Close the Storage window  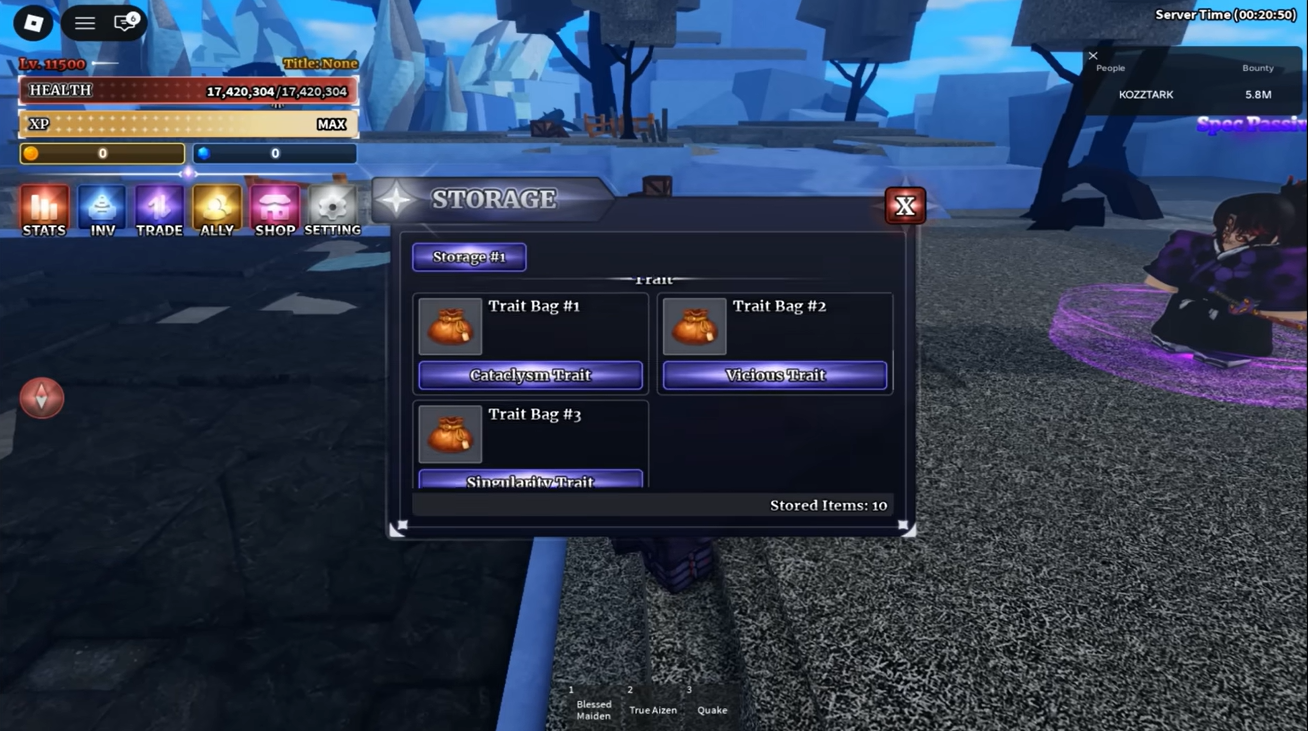(905, 206)
